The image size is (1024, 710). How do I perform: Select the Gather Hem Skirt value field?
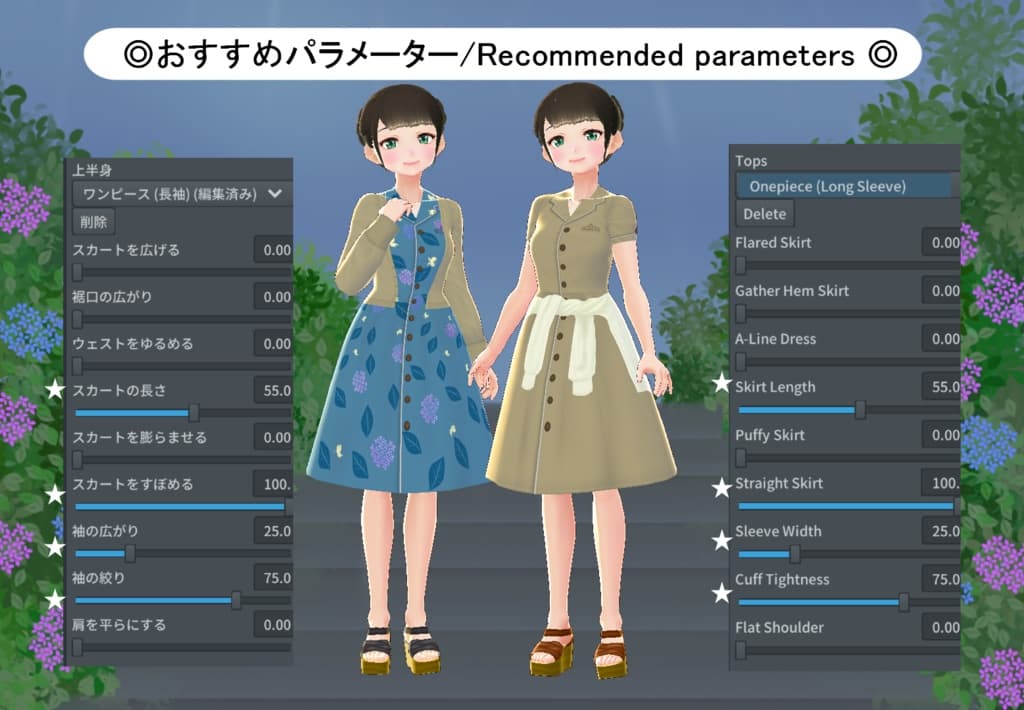(x=941, y=291)
